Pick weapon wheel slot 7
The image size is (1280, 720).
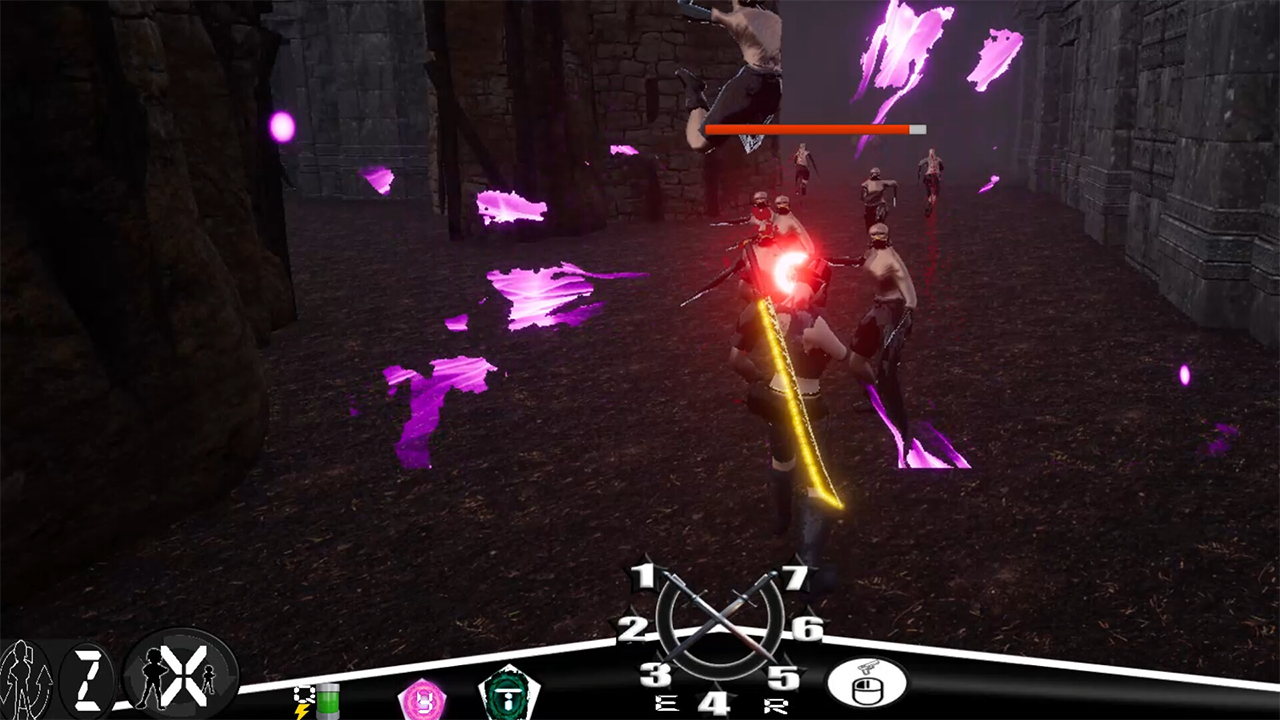(794, 578)
